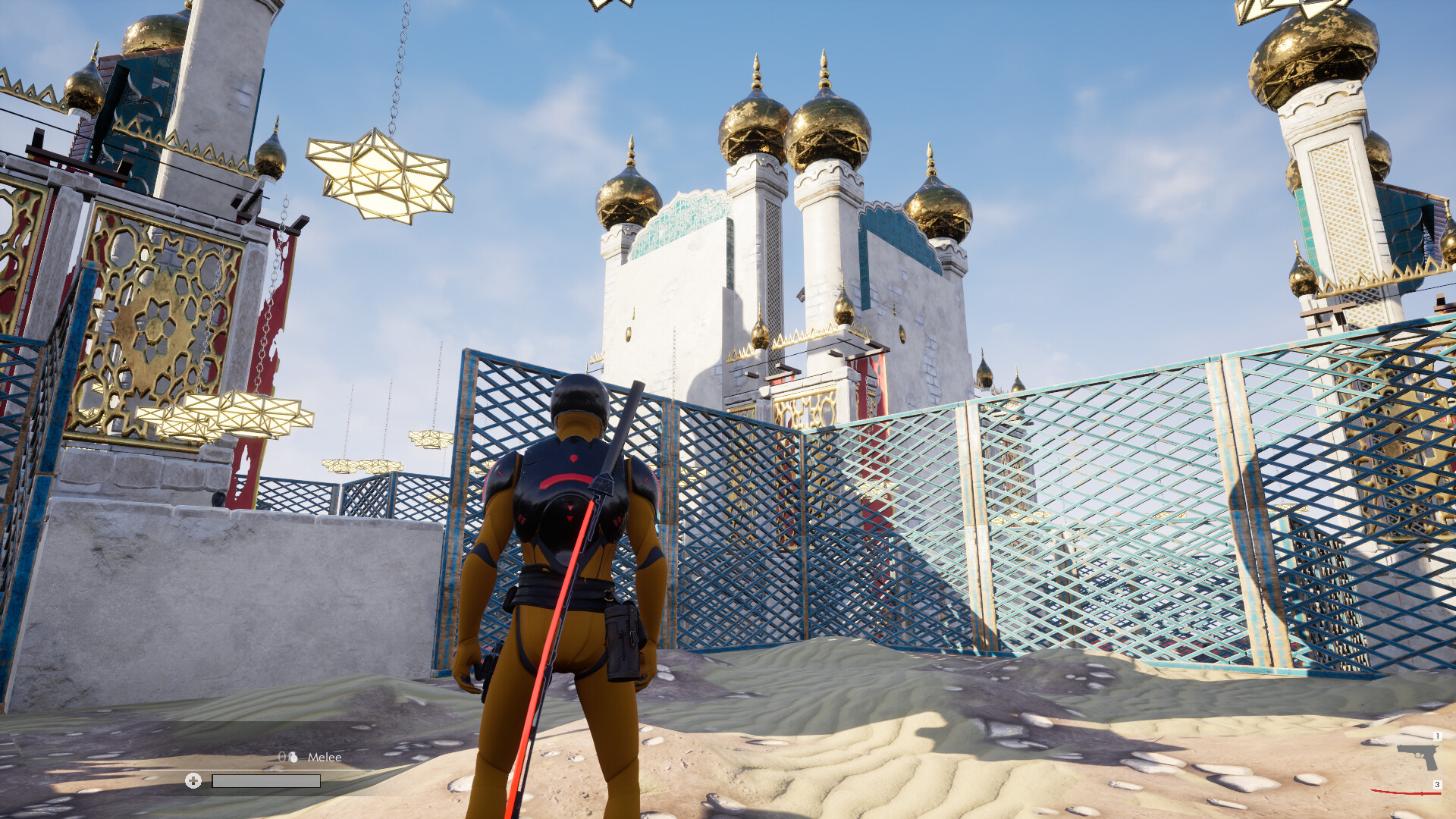Click the grenade count showing 0
1456x819 pixels.
click(x=282, y=757)
